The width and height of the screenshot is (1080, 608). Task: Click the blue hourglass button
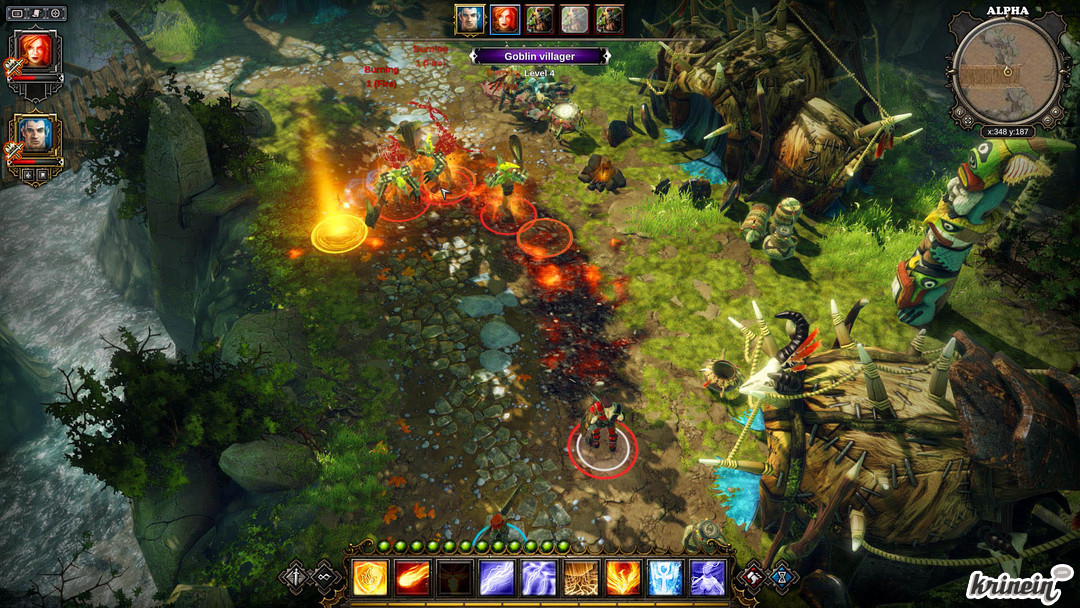[783, 576]
